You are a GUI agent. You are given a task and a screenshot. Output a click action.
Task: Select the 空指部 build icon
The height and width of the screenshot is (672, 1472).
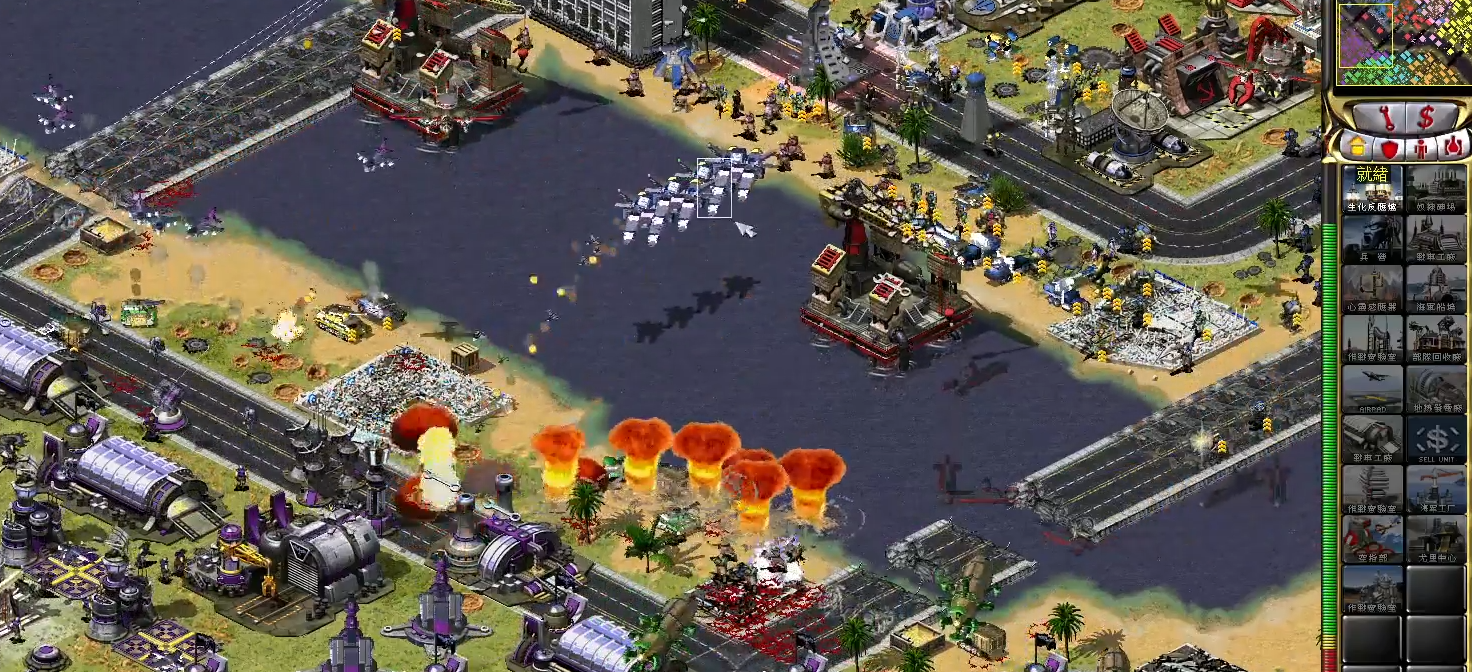[x=1372, y=539]
